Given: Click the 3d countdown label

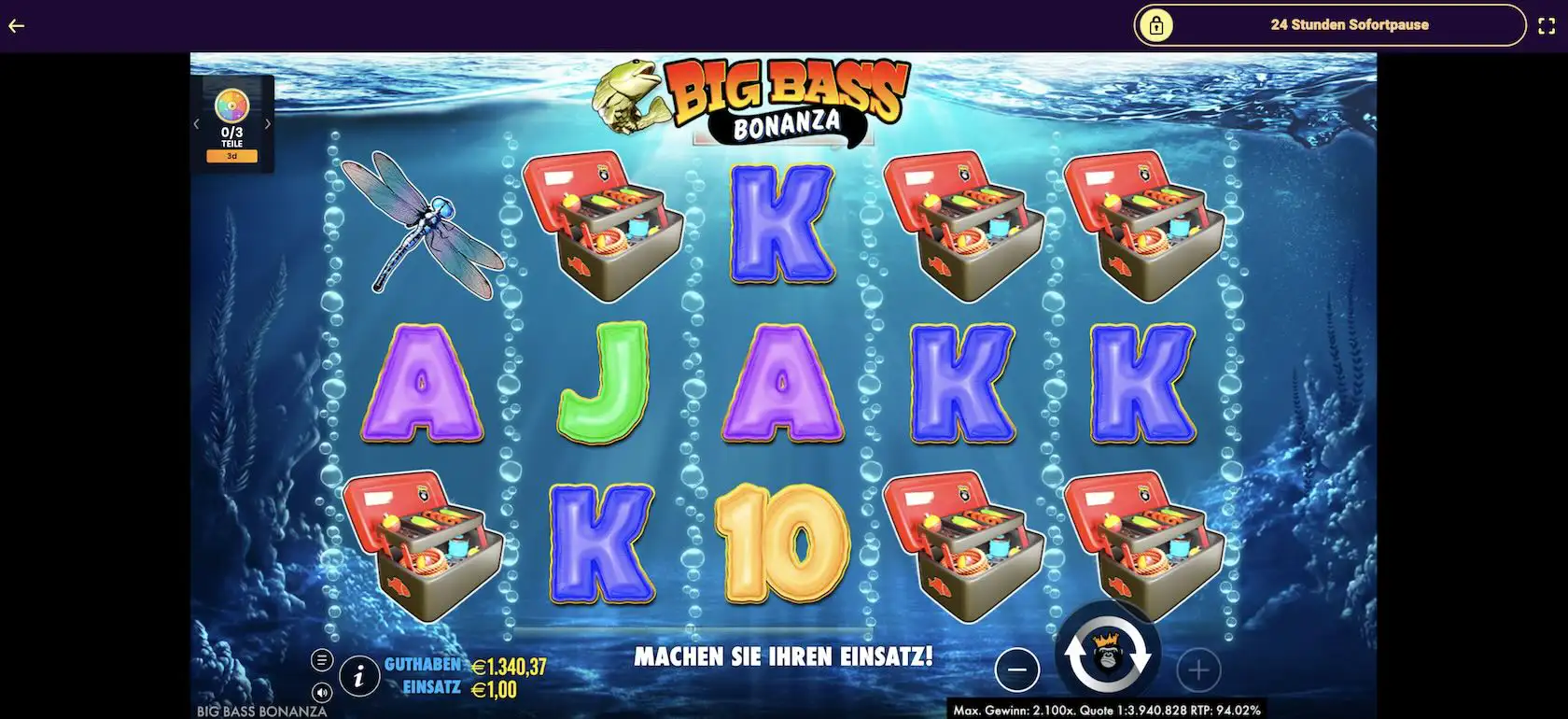Looking at the screenshot, I should coord(231,156).
